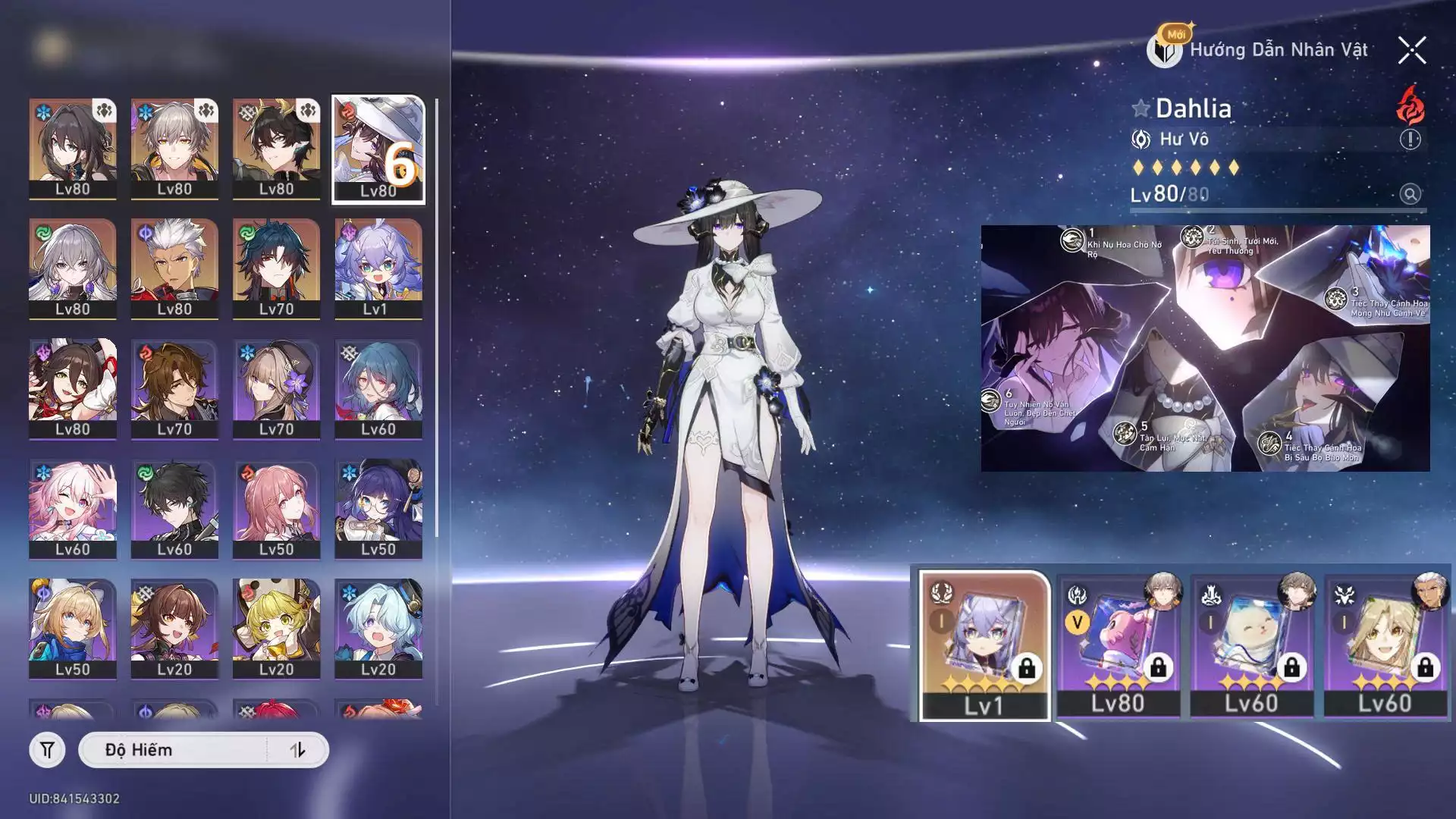Screen dimensions: 1456x819
Task: Select pink-haired March 7th Lv60 portrait
Action: tap(73, 508)
